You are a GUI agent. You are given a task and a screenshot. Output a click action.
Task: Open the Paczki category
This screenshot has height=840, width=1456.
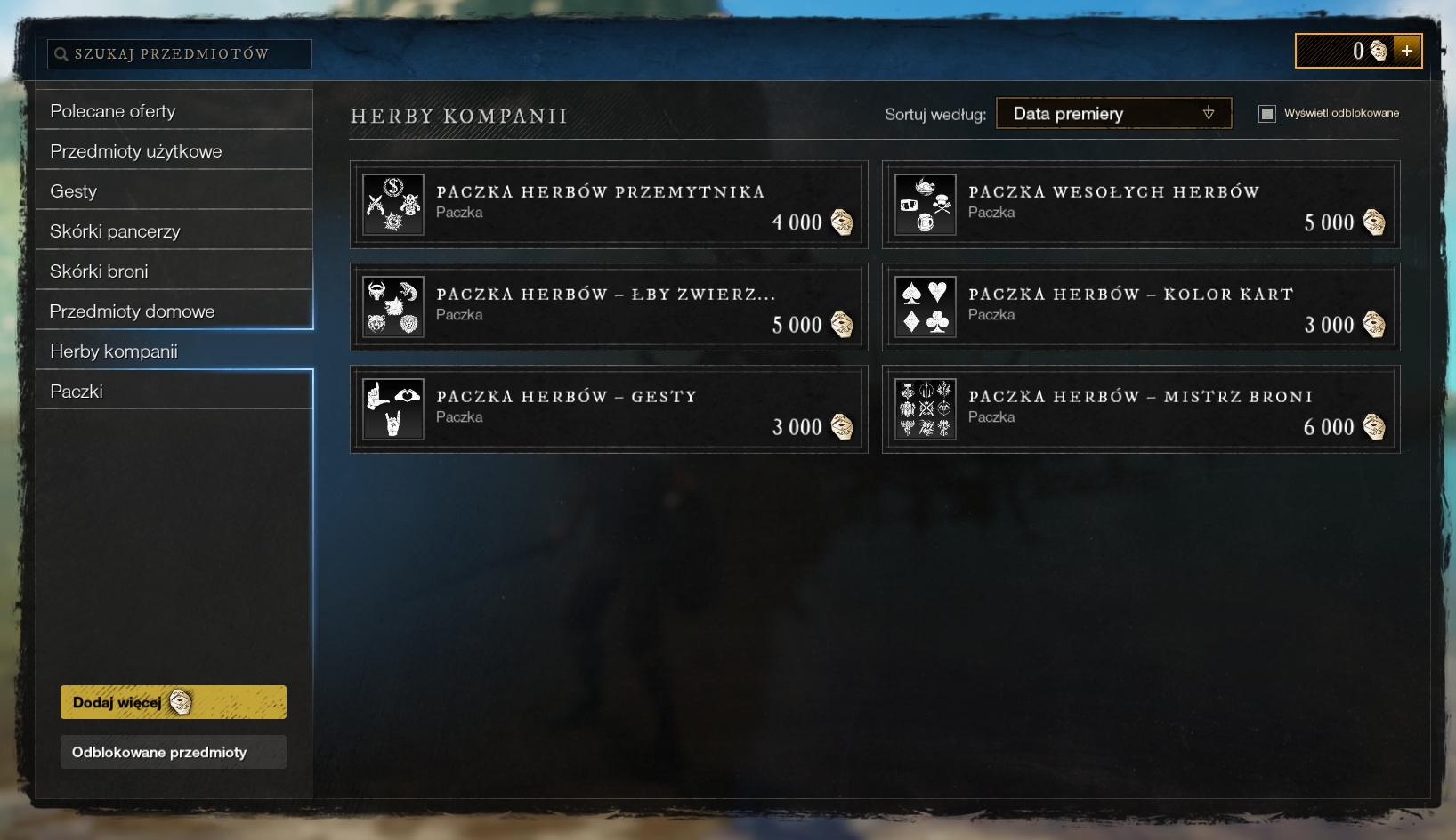(174, 392)
